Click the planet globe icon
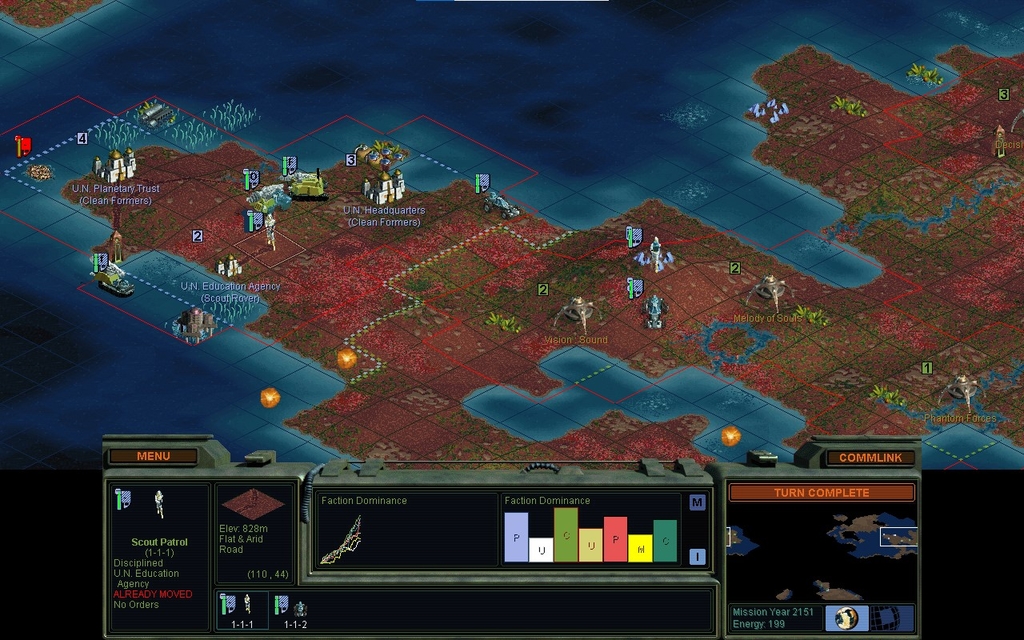 tap(847, 618)
